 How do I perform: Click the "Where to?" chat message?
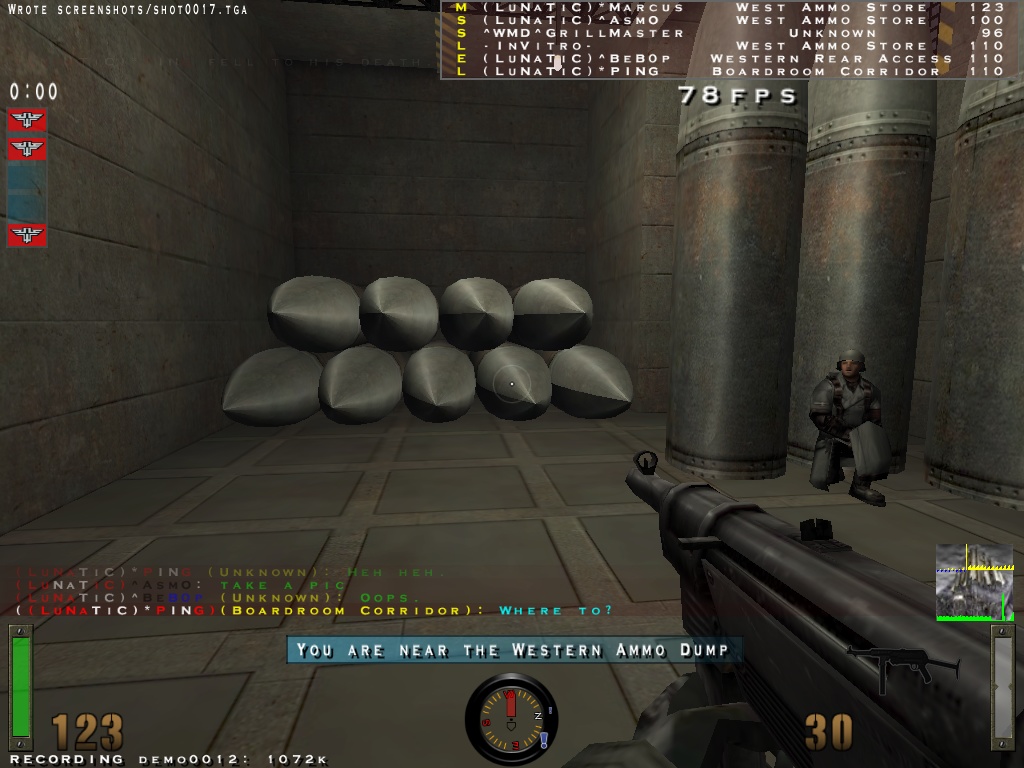click(x=555, y=610)
